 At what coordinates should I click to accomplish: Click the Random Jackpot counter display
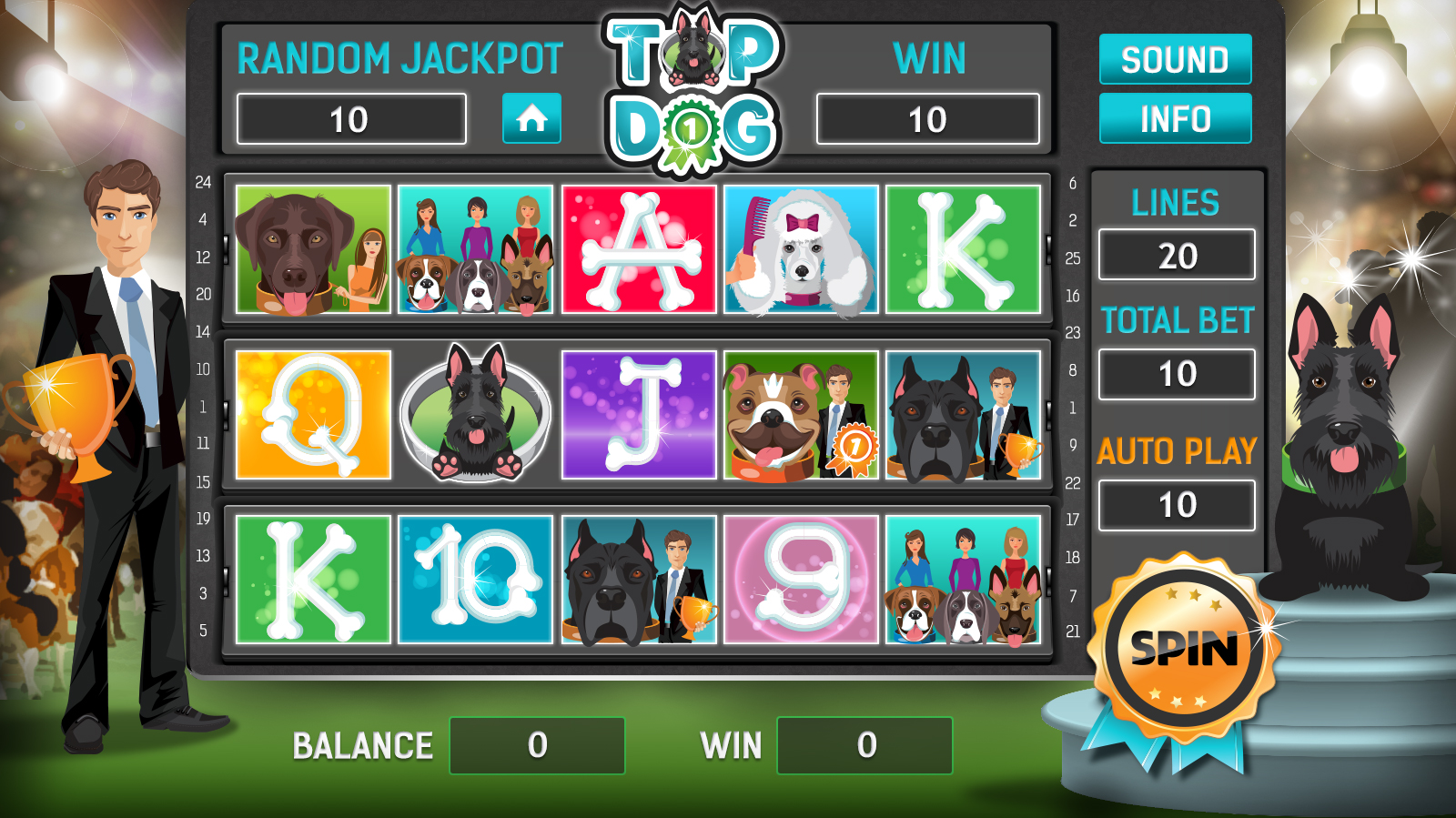pos(352,119)
